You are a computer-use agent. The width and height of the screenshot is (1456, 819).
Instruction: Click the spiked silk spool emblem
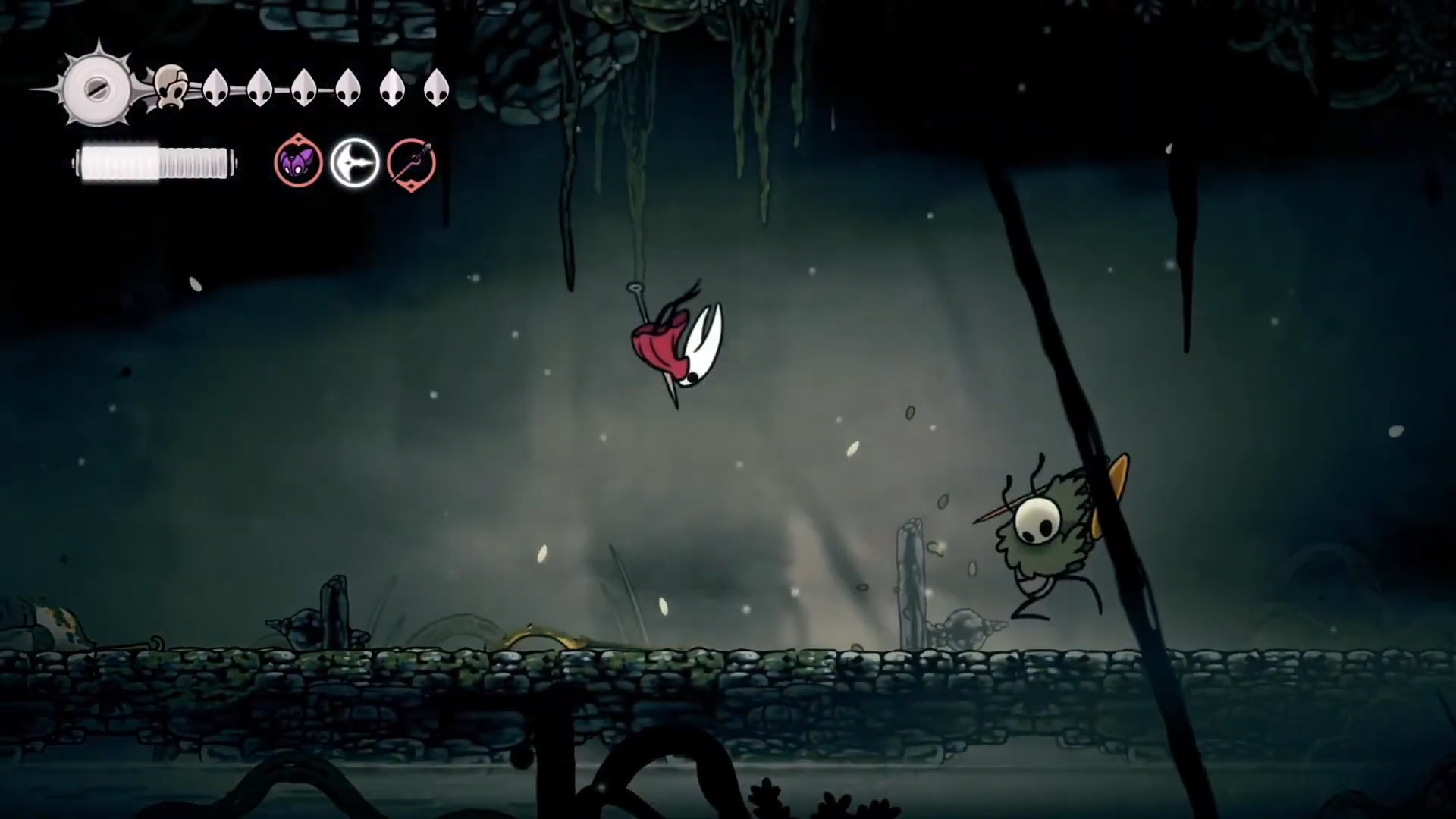tap(97, 88)
